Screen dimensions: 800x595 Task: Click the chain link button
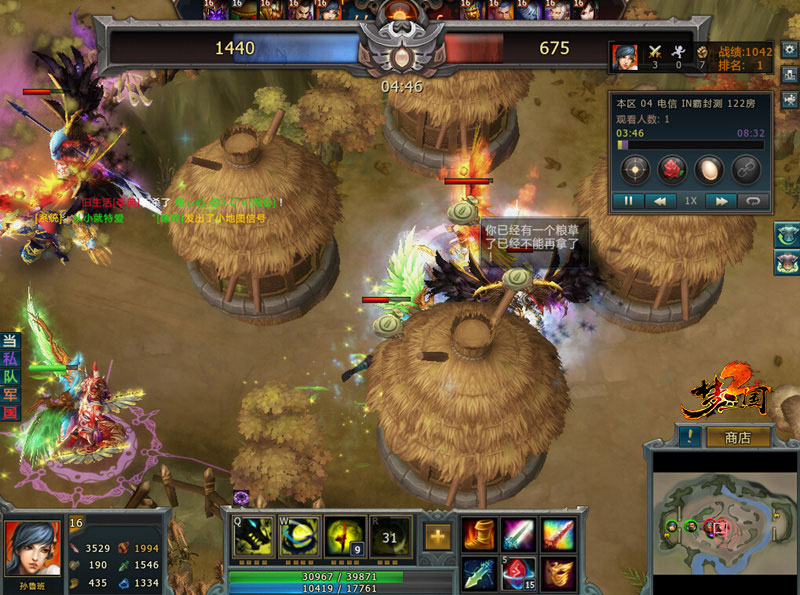(745, 169)
